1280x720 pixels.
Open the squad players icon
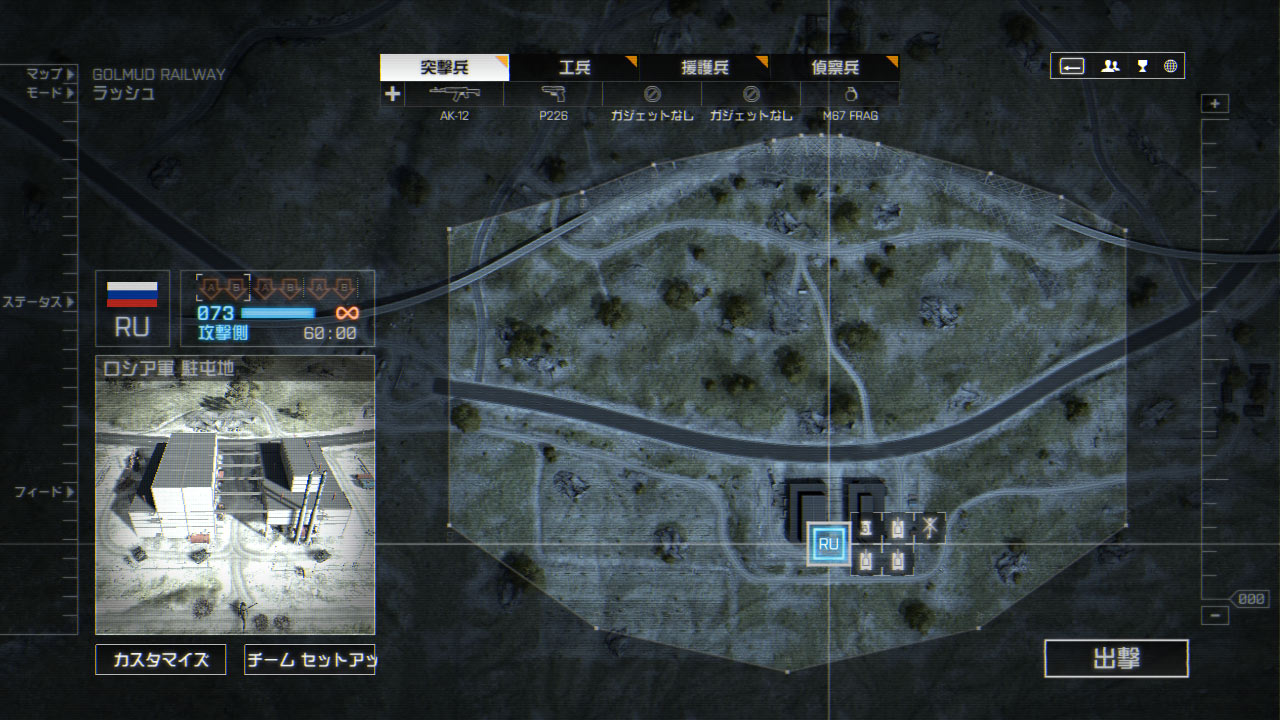[1110, 66]
